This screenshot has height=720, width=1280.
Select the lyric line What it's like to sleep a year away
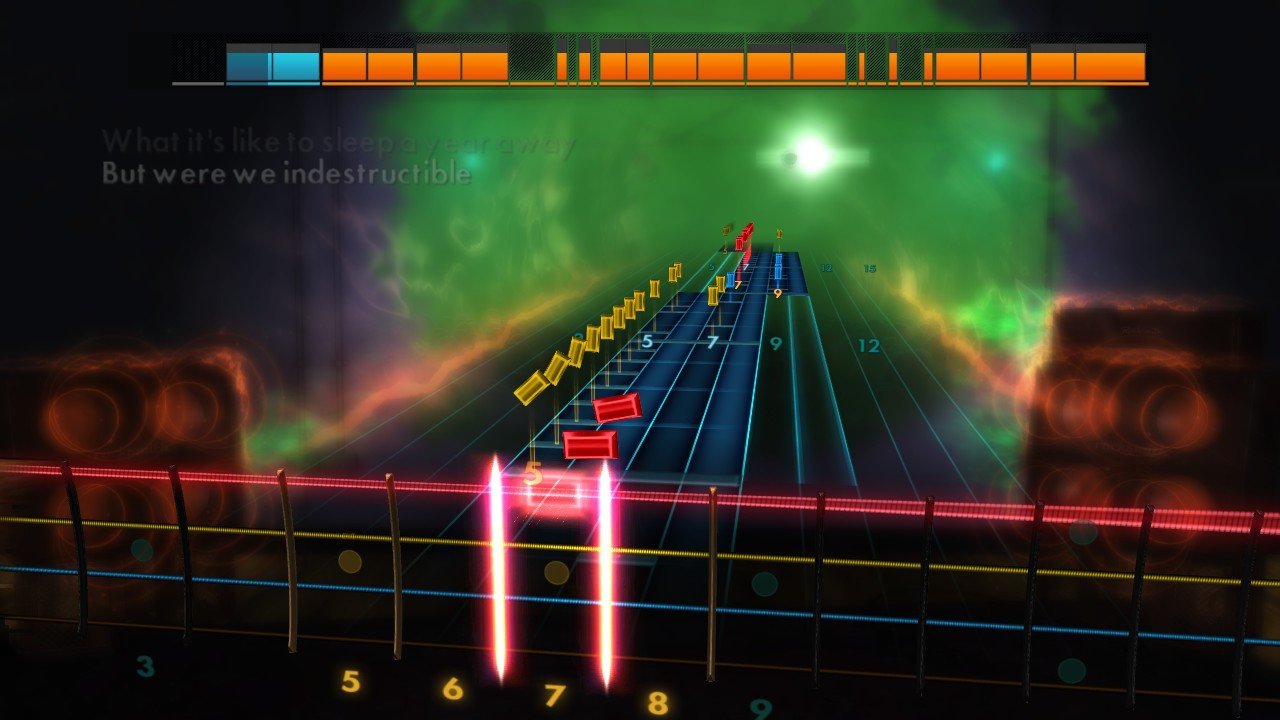335,142
